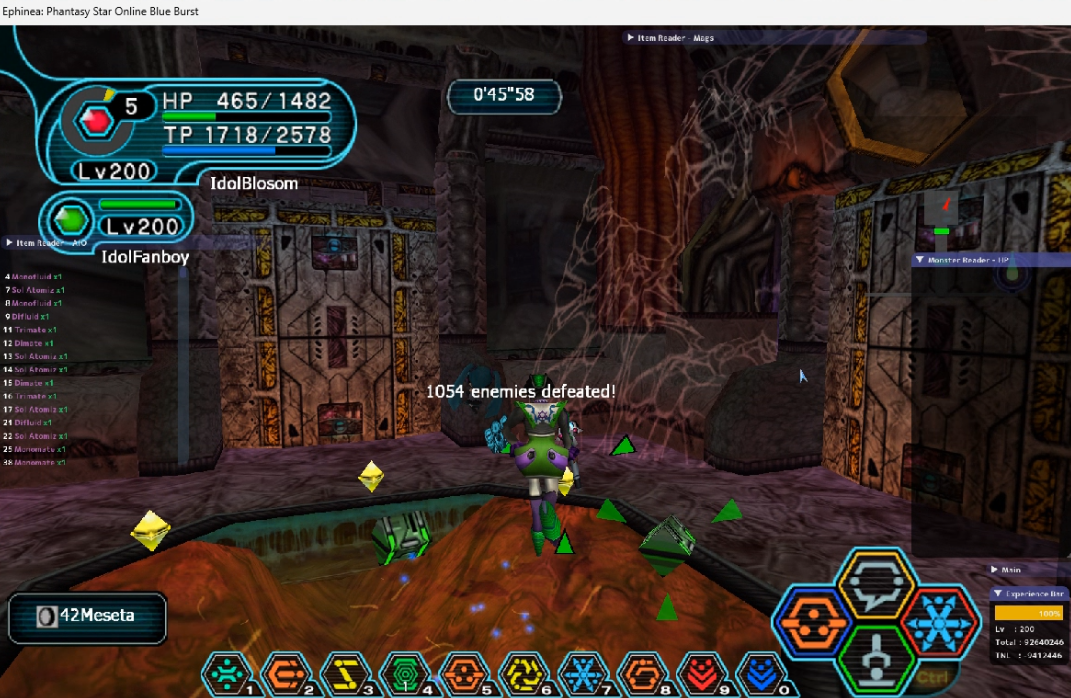
Task: Select the green hexagon icon in slot 4
Action: pos(404,675)
